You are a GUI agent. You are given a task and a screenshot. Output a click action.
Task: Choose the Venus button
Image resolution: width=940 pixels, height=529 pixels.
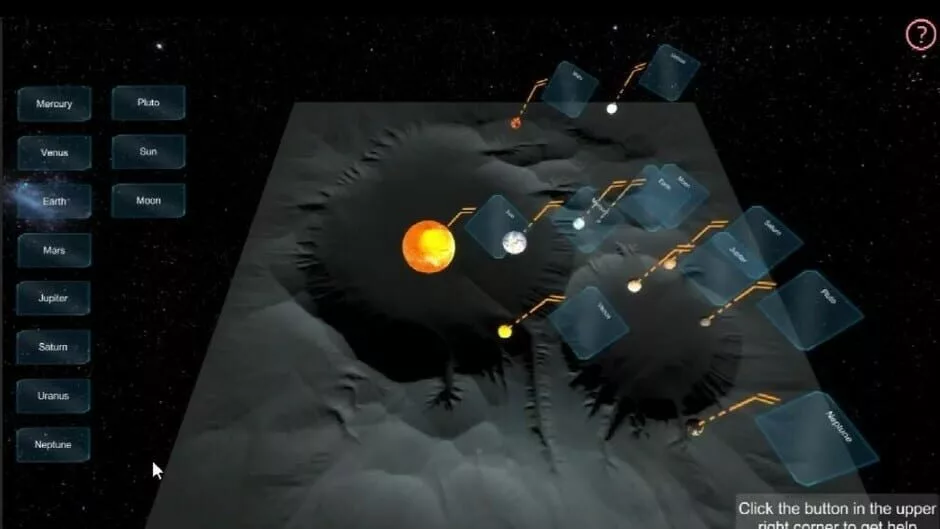(54, 153)
